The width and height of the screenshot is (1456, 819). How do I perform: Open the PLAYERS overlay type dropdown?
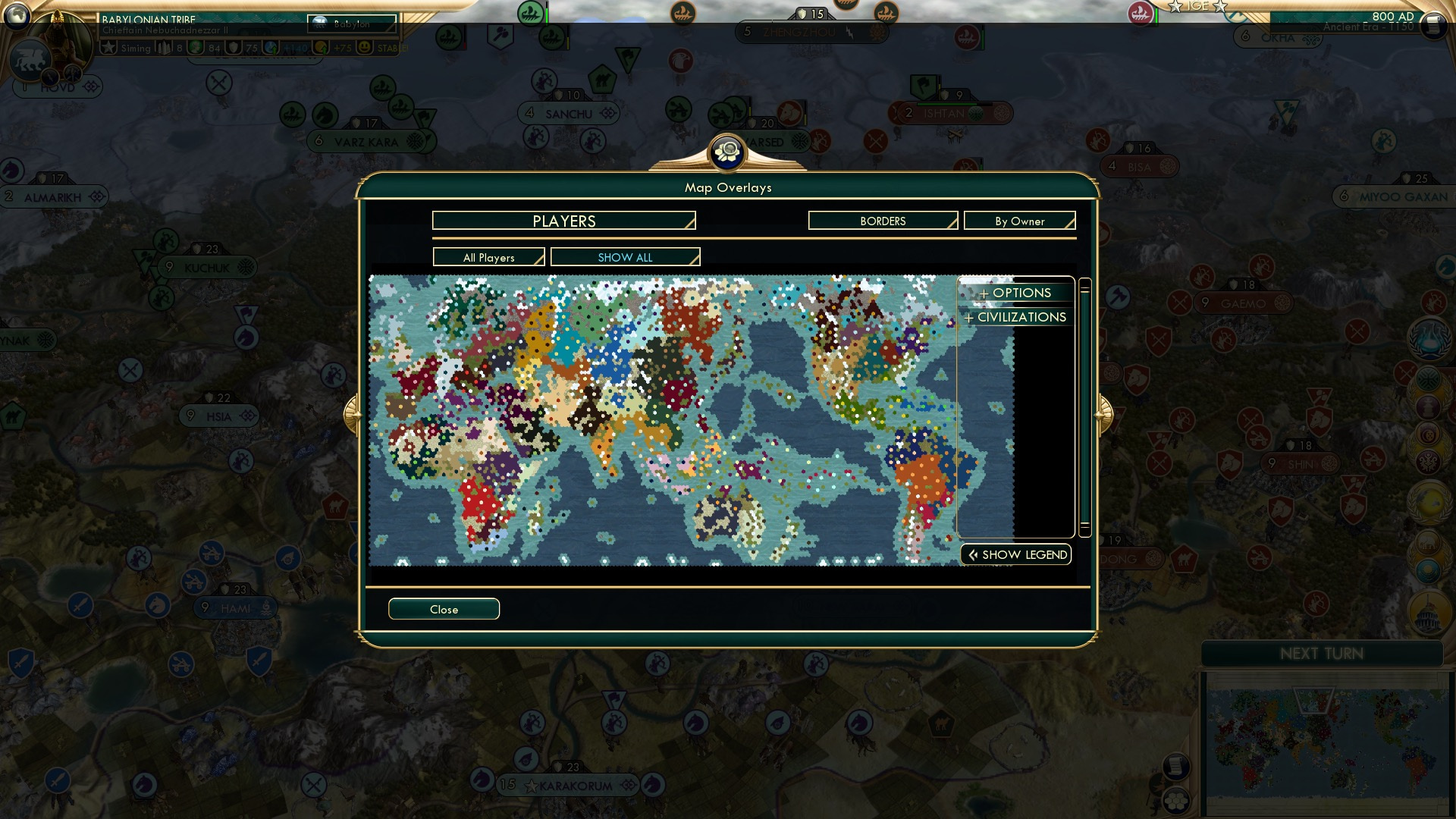pyautogui.click(x=563, y=221)
